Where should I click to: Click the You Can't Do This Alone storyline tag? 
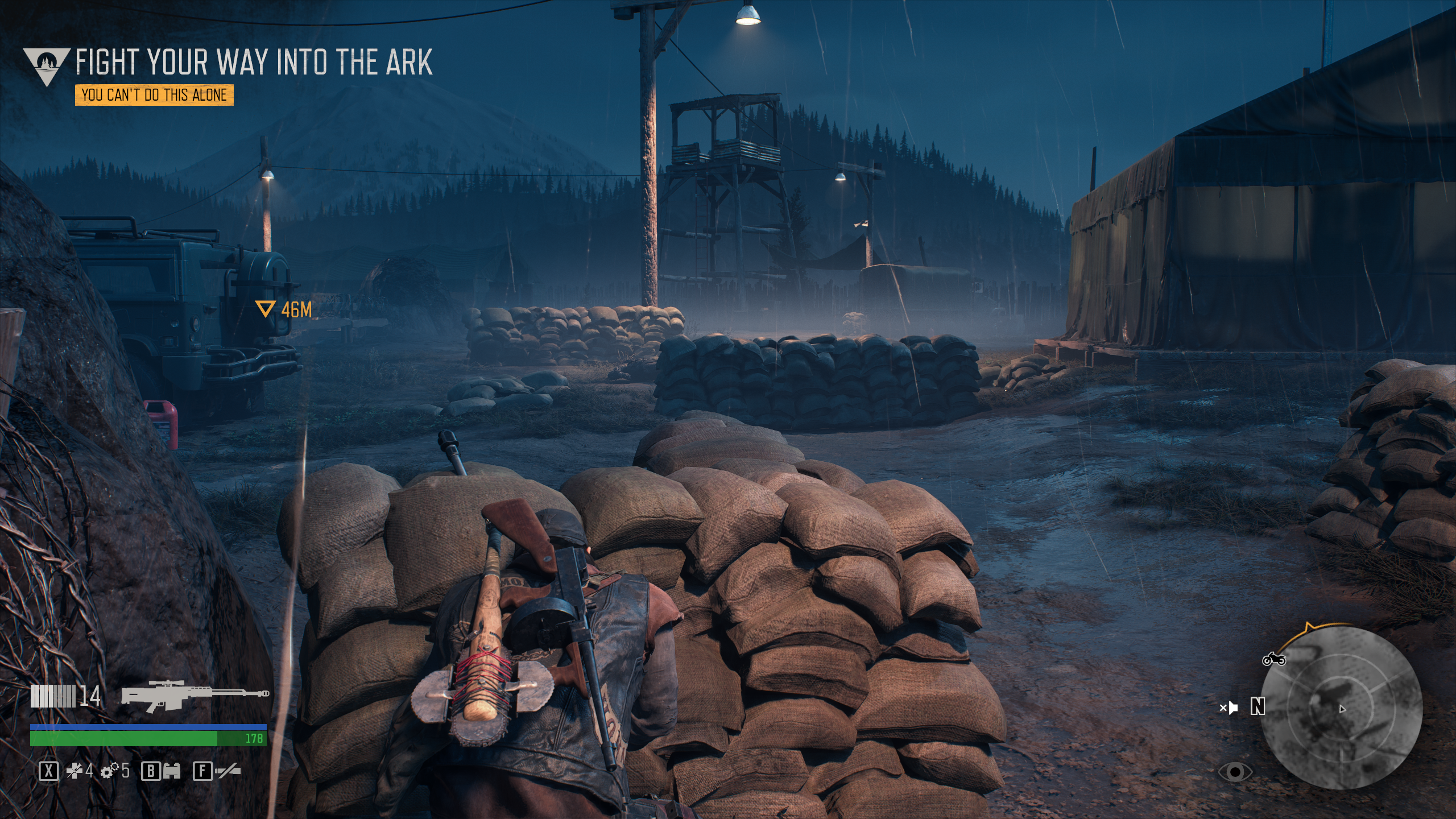[x=154, y=95]
